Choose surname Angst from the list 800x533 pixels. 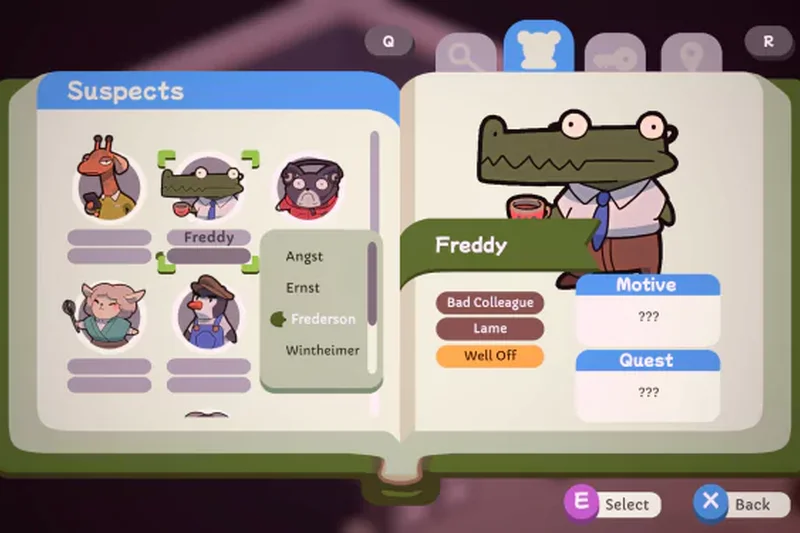305,256
